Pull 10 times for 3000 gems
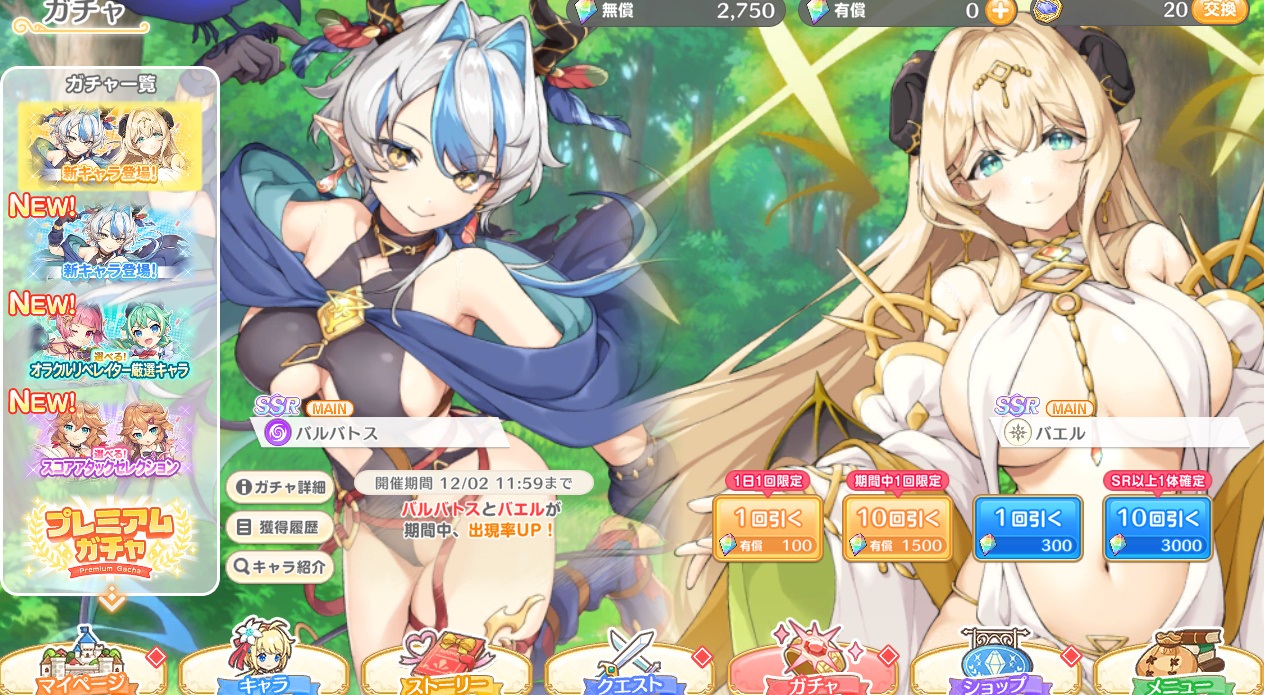 1157,528
